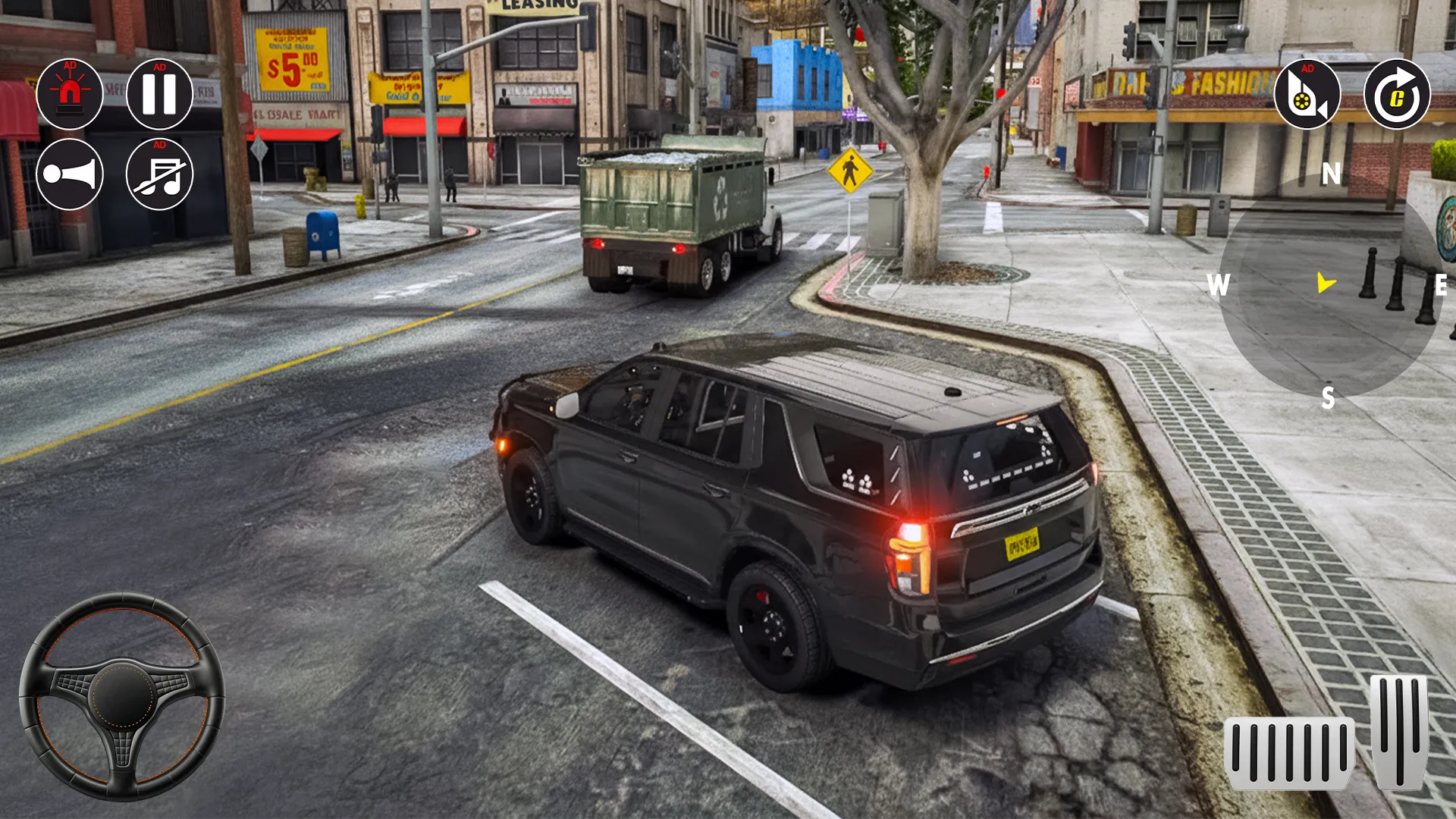This screenshot has height=819, width=1456.
Task: Open the pause menu
Action: 158,94
